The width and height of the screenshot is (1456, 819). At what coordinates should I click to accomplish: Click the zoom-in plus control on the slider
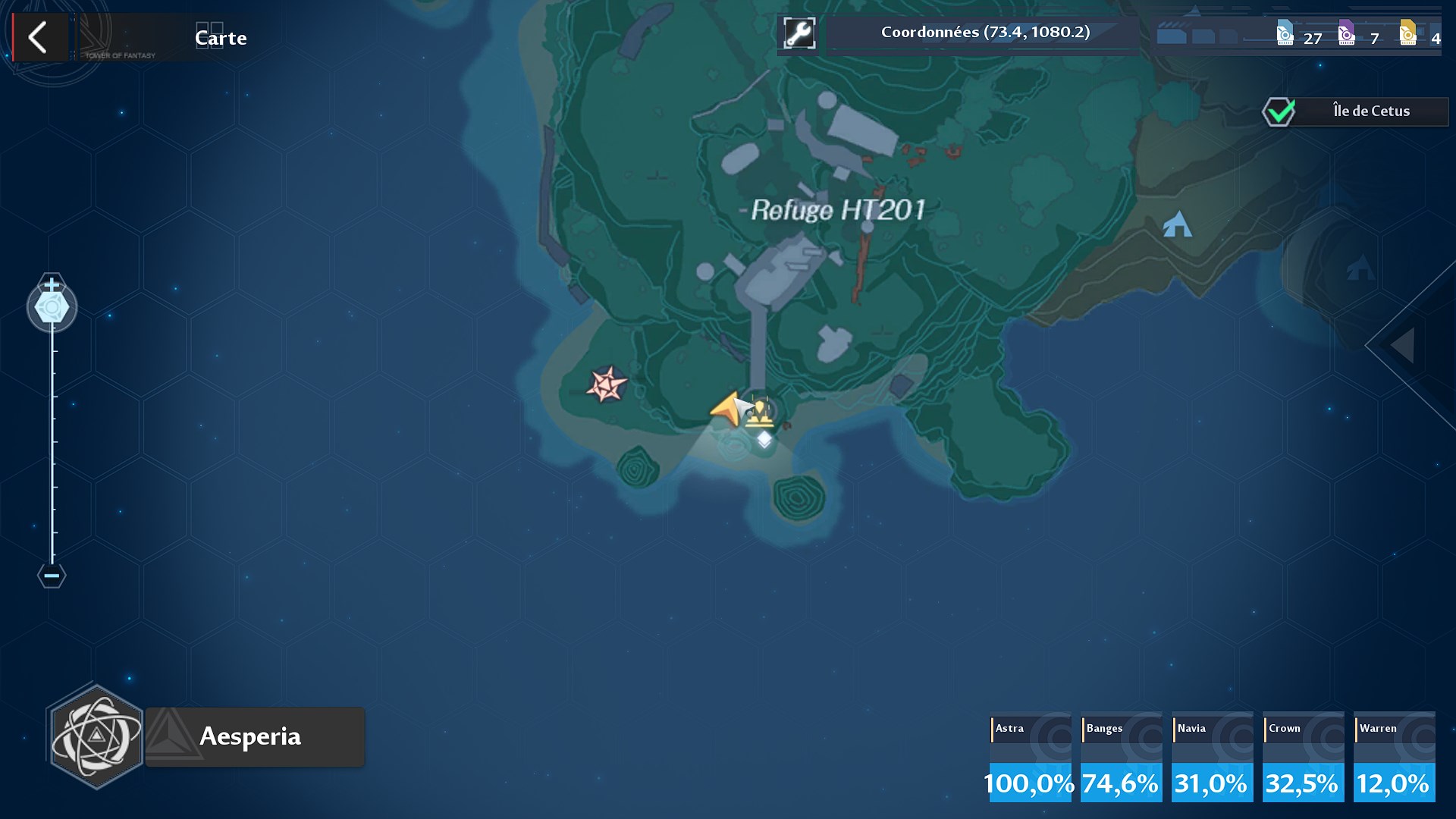(51, 286)
